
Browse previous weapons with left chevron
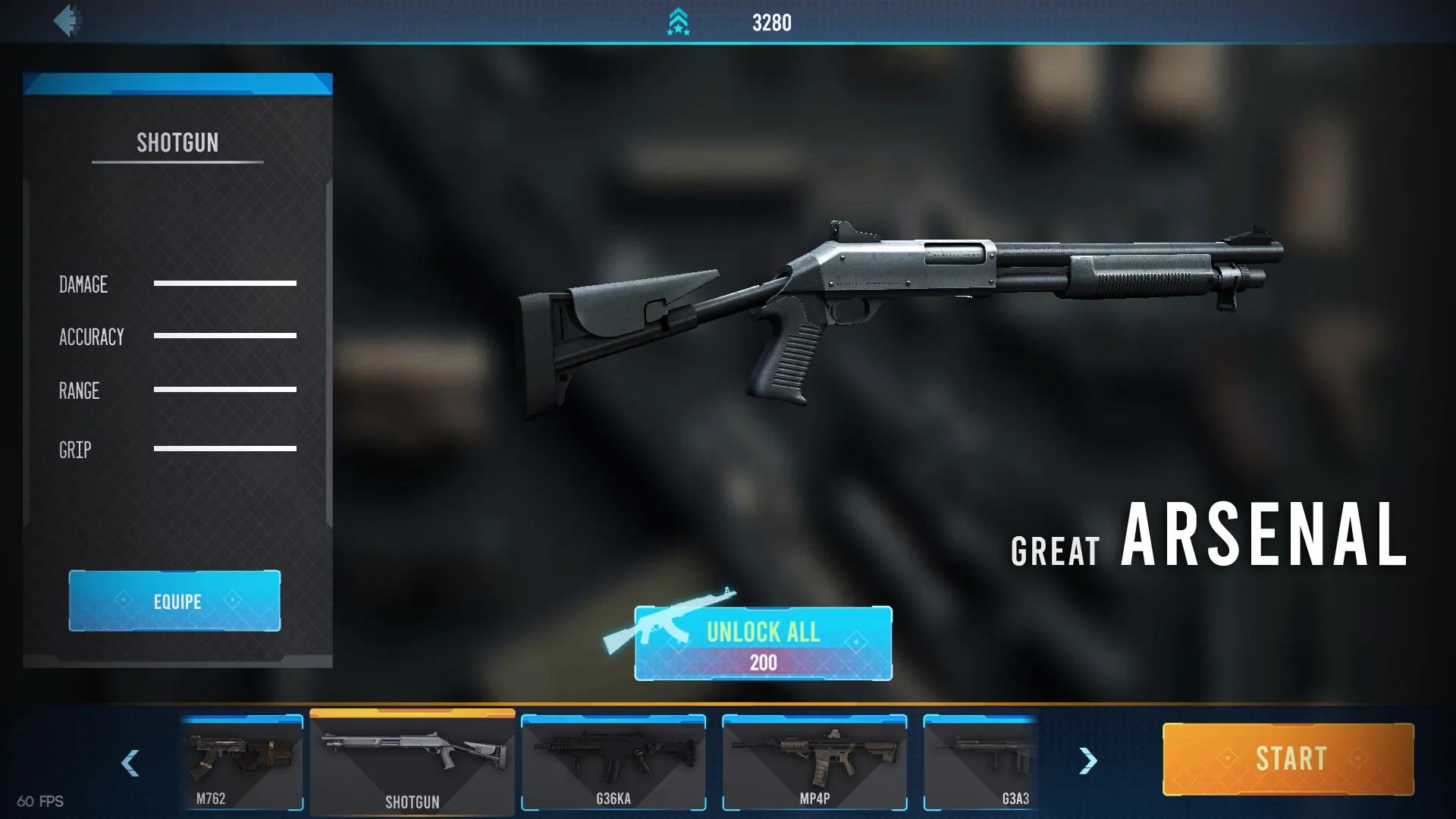pyautogui.click(x=130, y=764)
